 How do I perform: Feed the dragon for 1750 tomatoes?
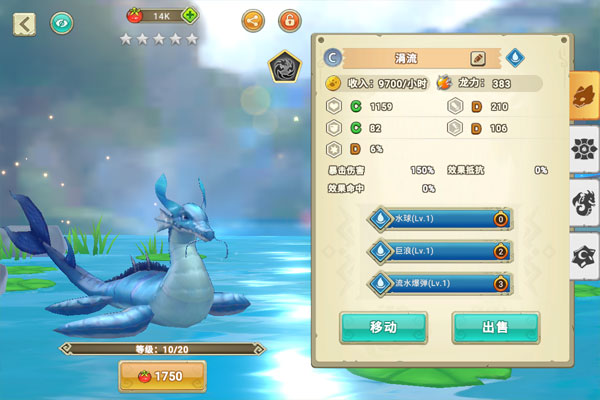point(162,376)
